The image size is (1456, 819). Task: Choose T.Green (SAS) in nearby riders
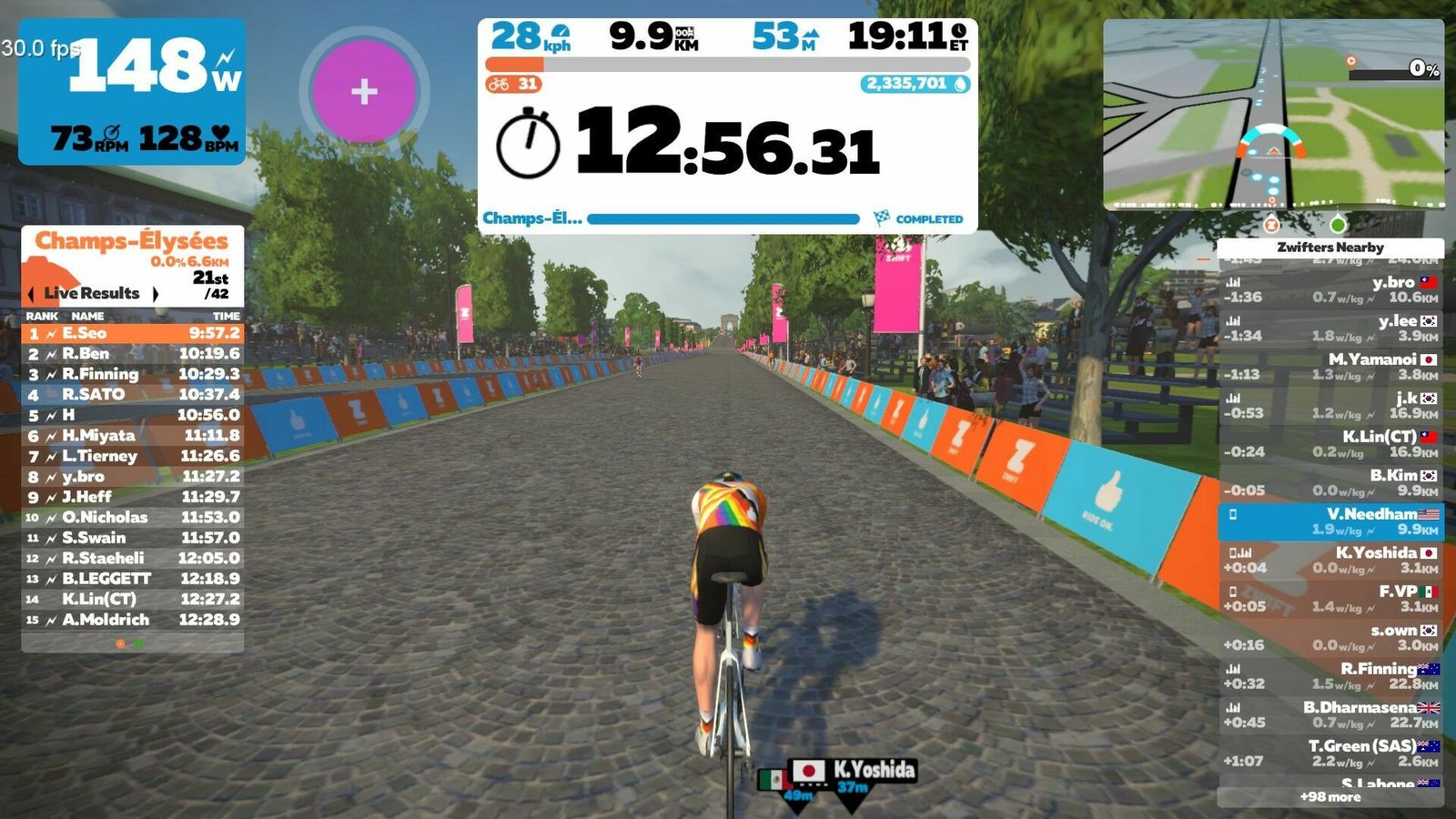pyautogui.click(x=1330, y=753)
